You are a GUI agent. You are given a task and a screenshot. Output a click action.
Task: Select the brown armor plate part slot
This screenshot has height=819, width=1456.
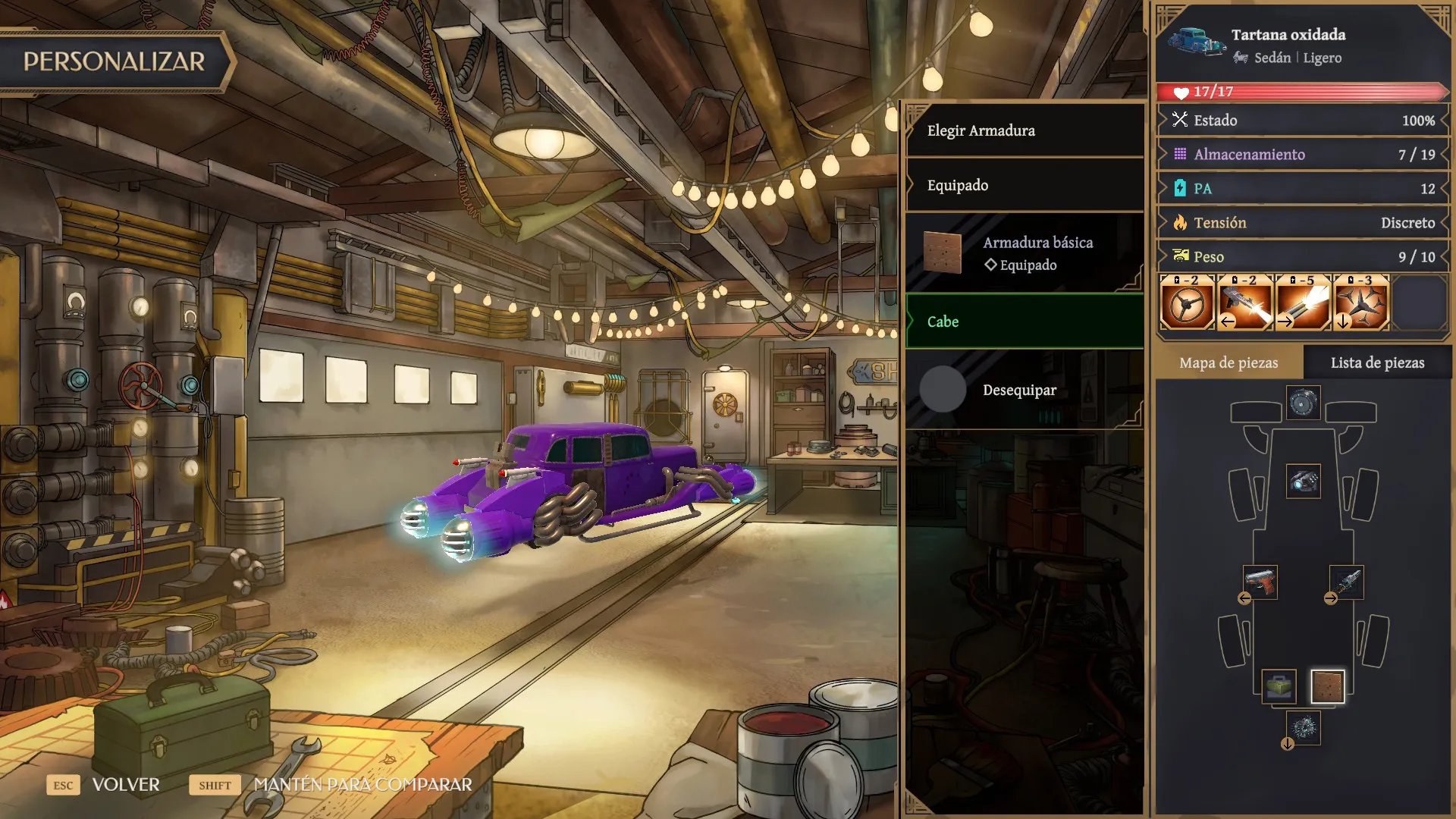point(1327,686)
